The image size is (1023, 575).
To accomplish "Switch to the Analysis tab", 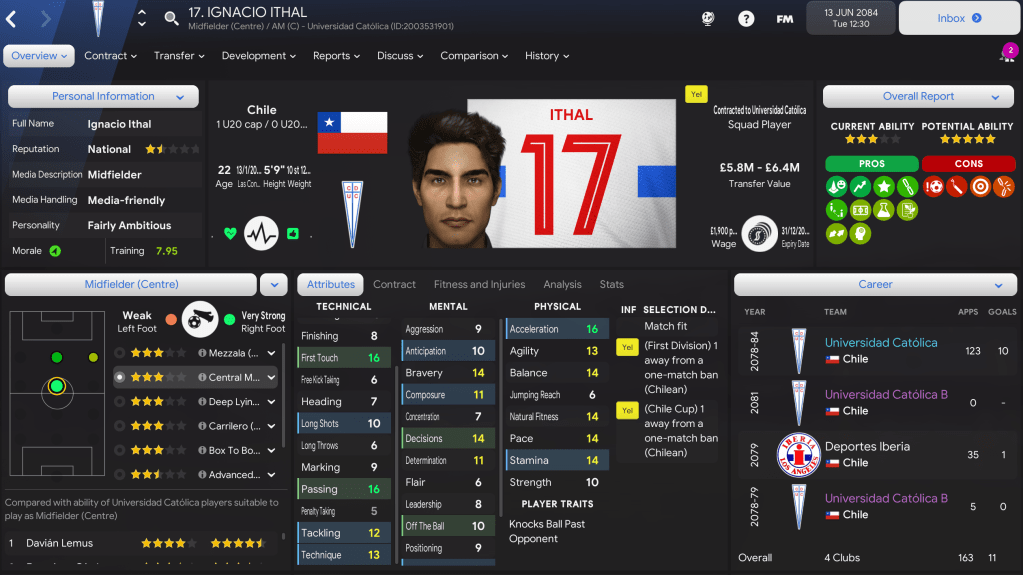I will [x=562, y=285].
